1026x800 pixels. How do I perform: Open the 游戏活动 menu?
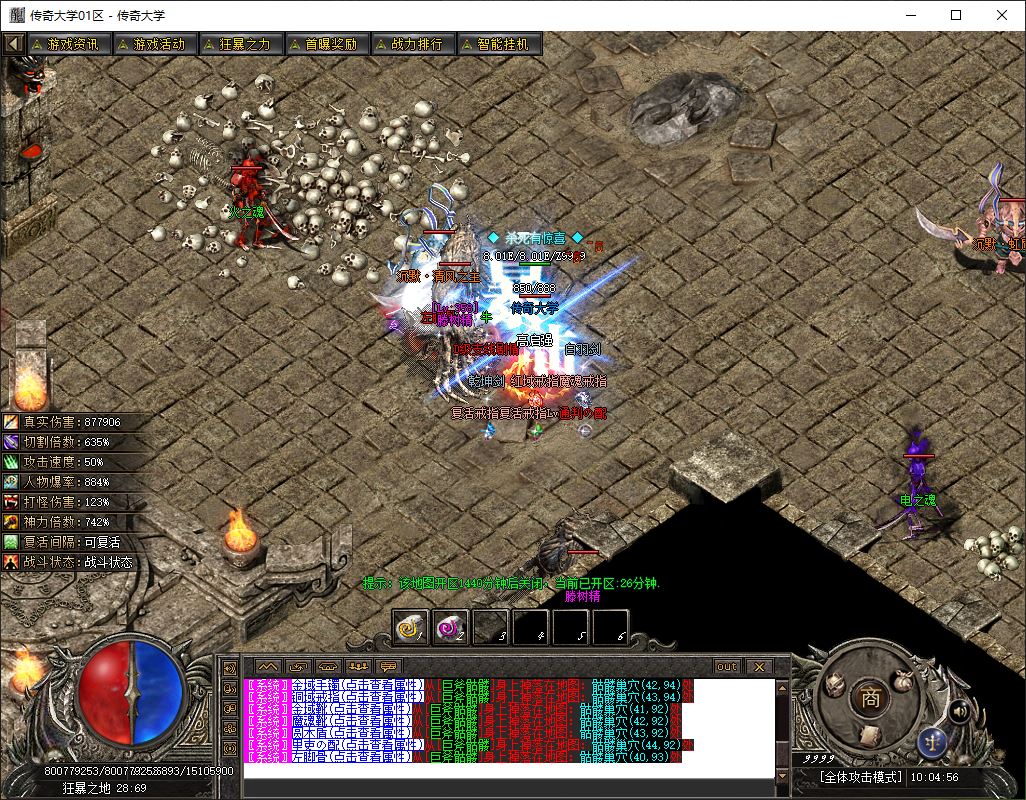pos(153,44)
